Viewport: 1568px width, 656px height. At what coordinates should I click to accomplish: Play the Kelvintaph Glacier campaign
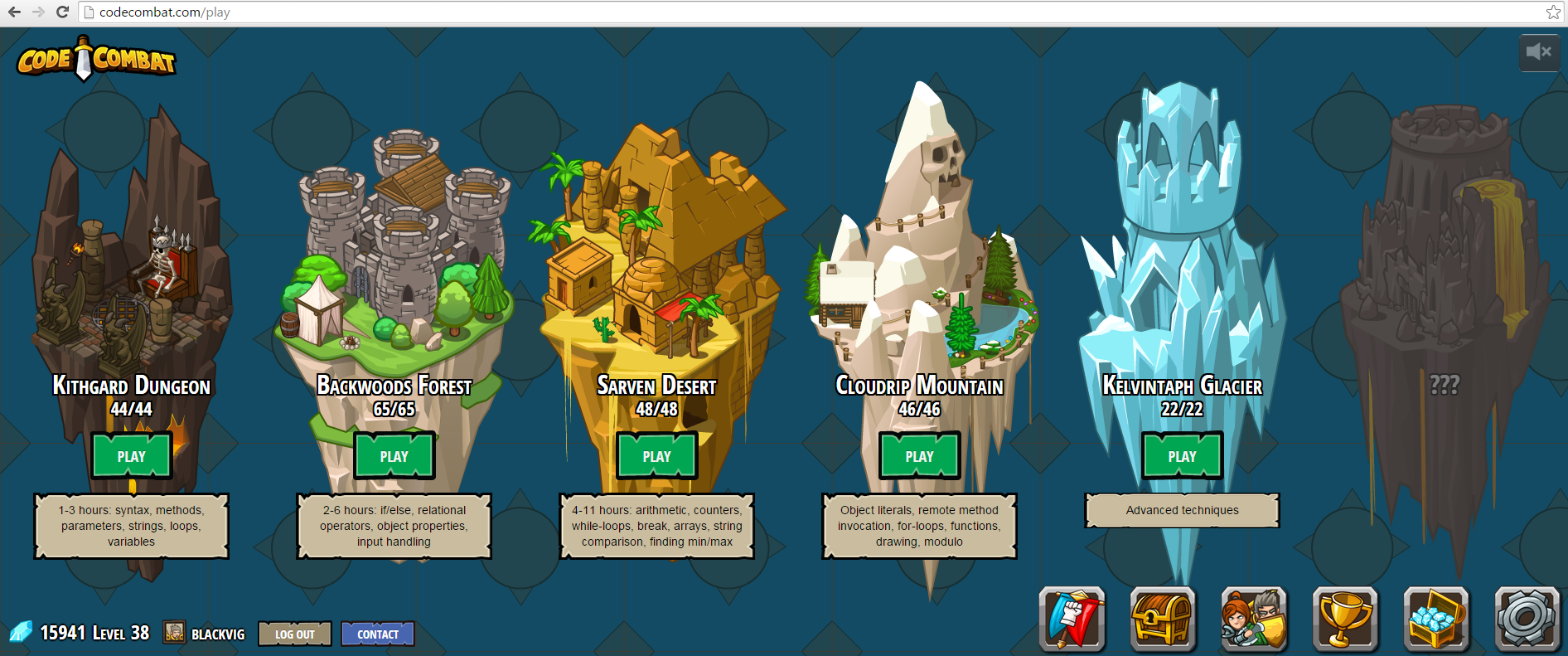1182,456
